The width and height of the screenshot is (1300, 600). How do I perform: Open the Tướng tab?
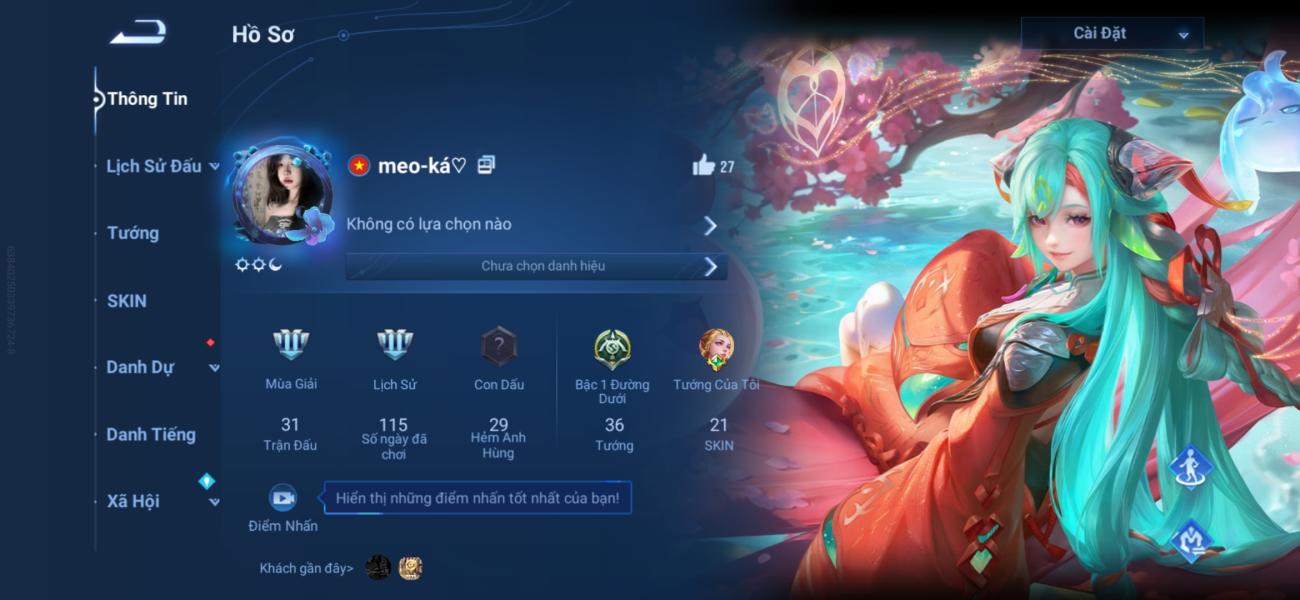pos(133,233)
